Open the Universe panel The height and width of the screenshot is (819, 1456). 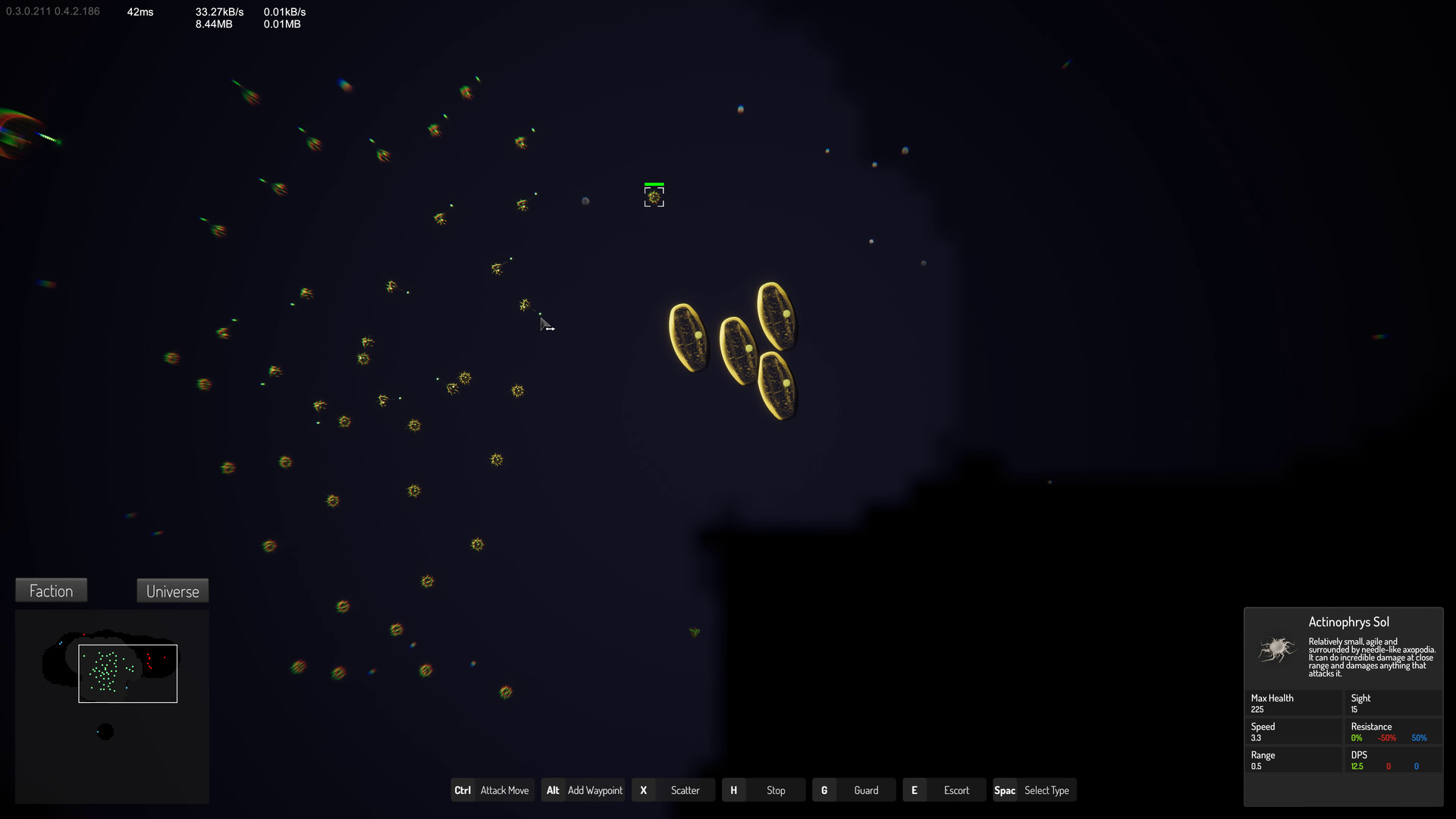(172, 591)
